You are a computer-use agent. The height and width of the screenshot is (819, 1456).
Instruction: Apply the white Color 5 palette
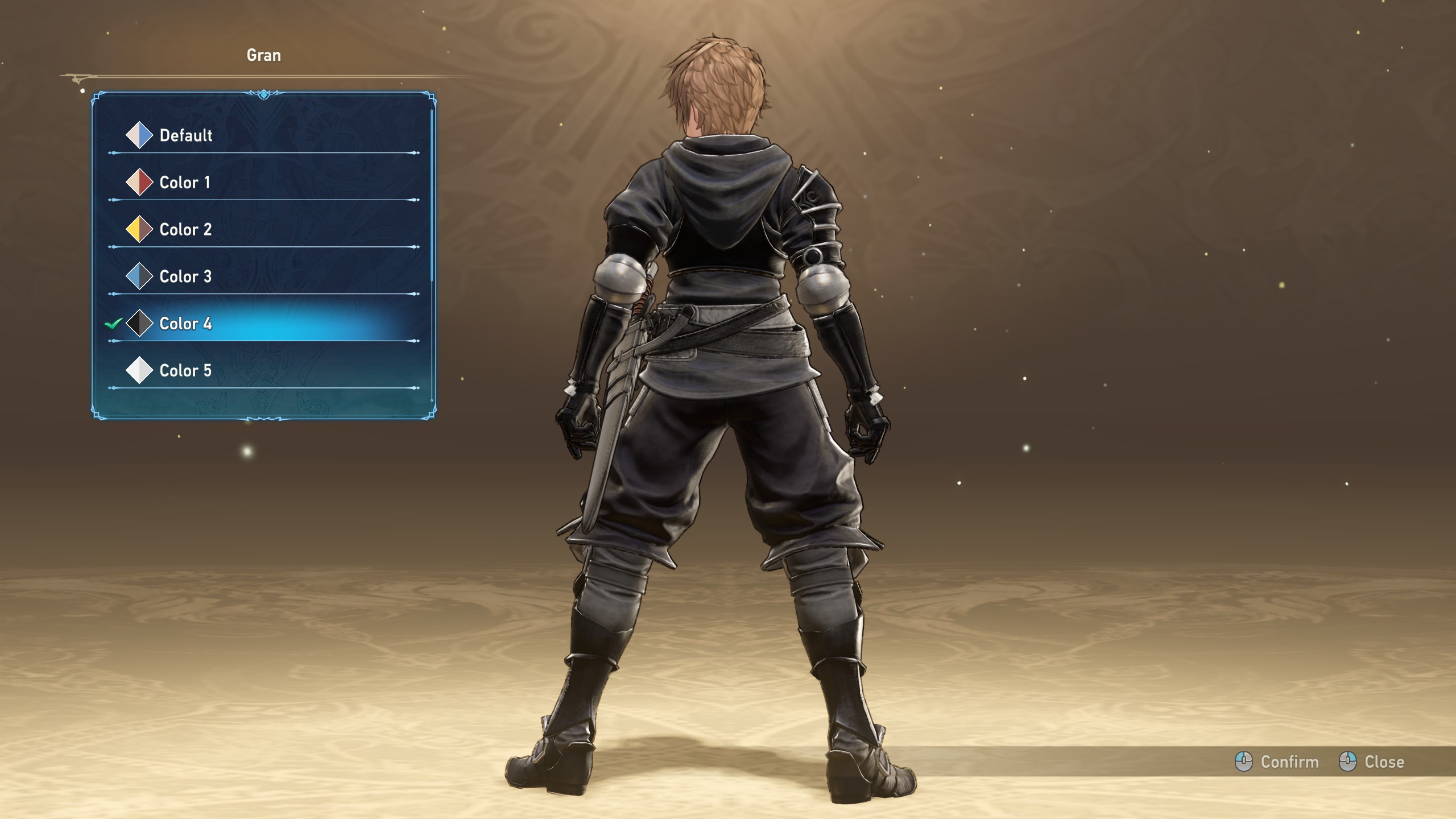(185, 371)
